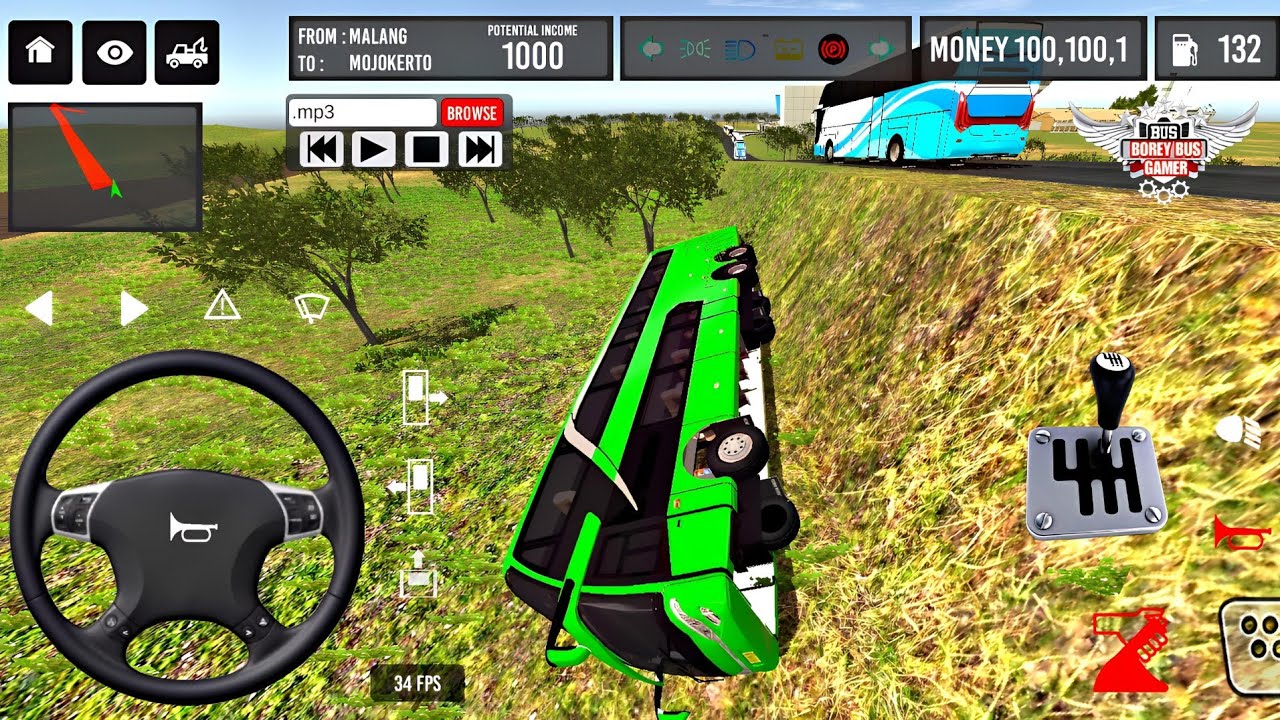Play the music track
This screenshot has height=720, width=1280.
click(x=374, y=150)
